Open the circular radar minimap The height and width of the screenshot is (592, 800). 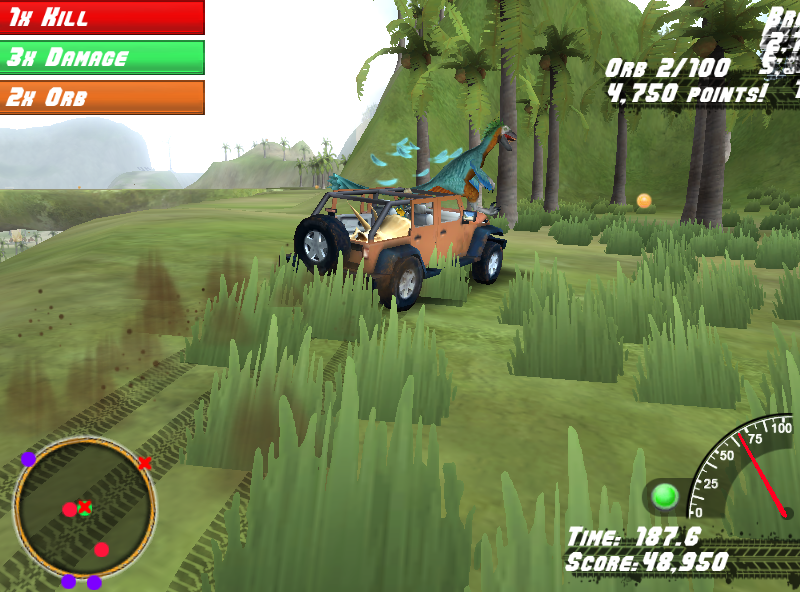(x=84, y=509)
